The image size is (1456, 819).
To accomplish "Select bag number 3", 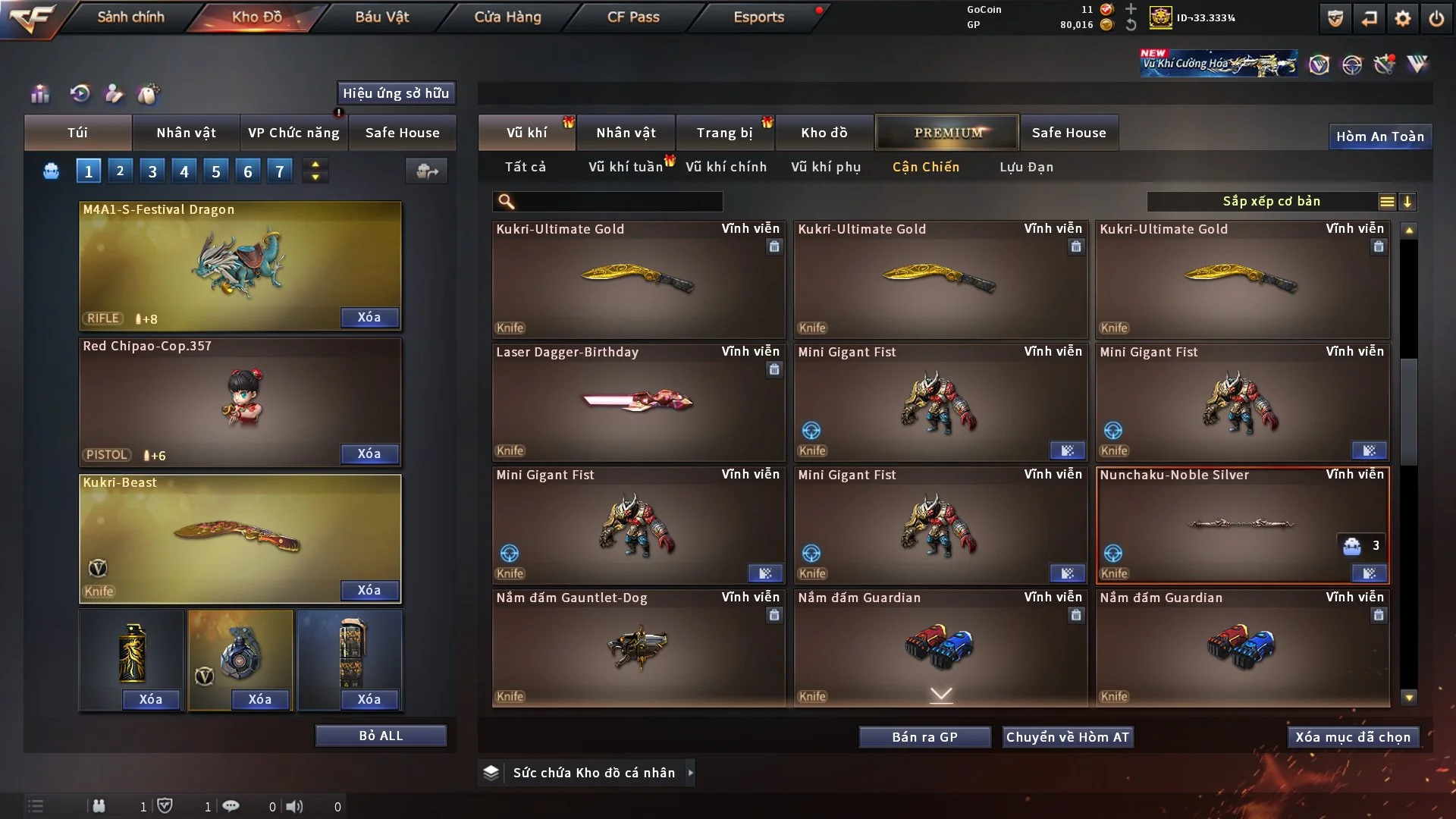I will click(152, 171).
